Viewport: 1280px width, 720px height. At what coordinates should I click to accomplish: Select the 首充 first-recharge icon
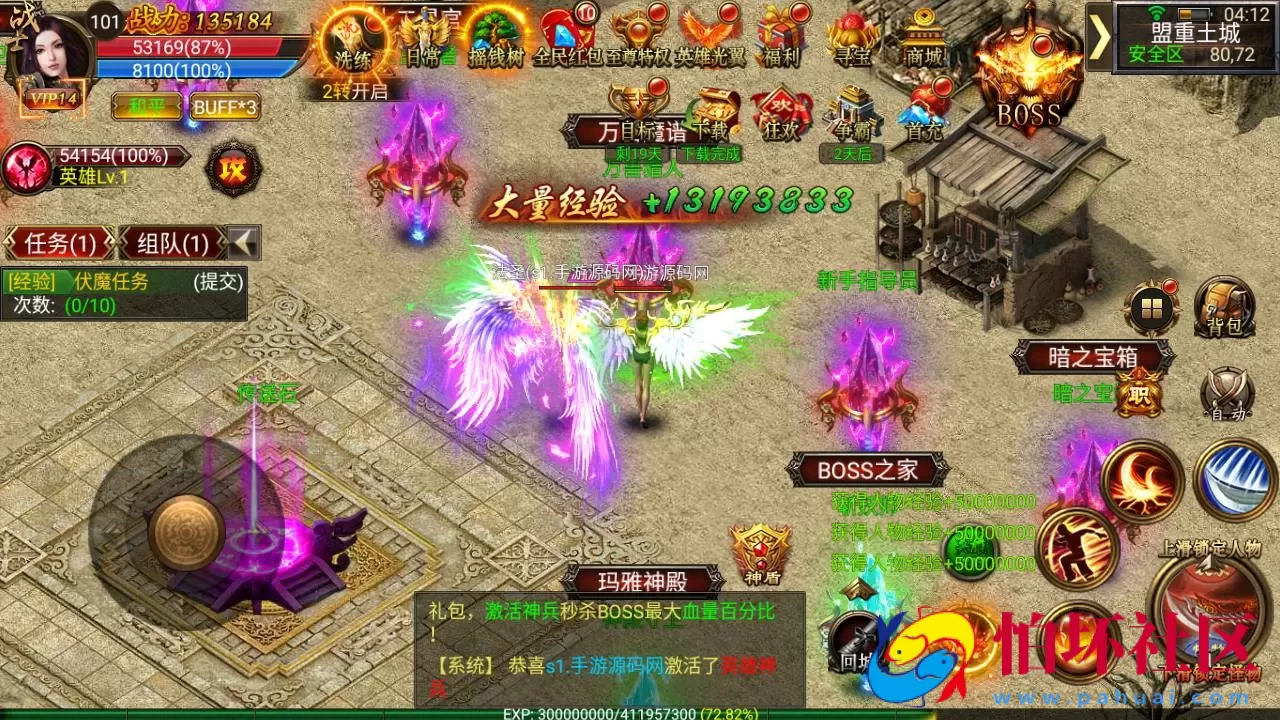coord(925,110)
